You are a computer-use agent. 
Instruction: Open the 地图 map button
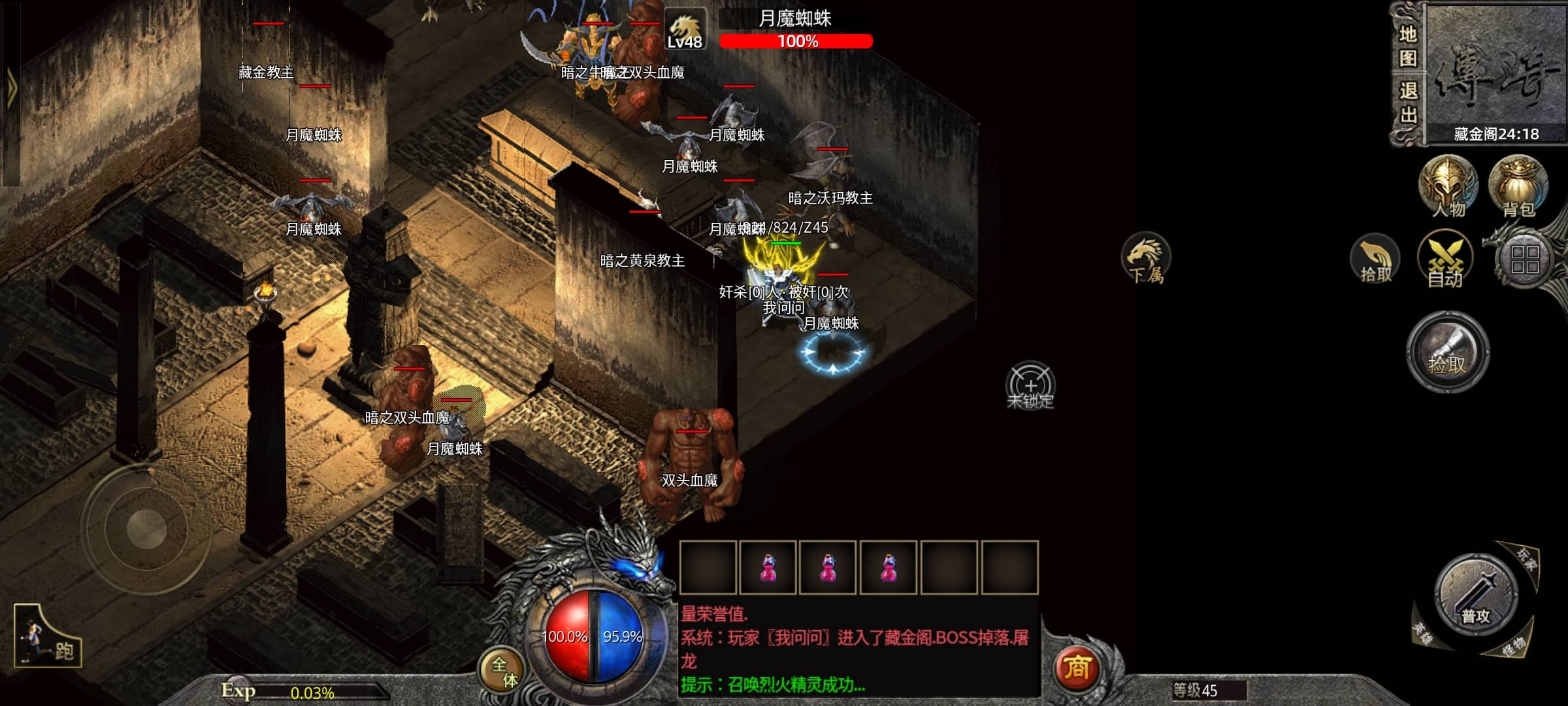(1407, 46)
